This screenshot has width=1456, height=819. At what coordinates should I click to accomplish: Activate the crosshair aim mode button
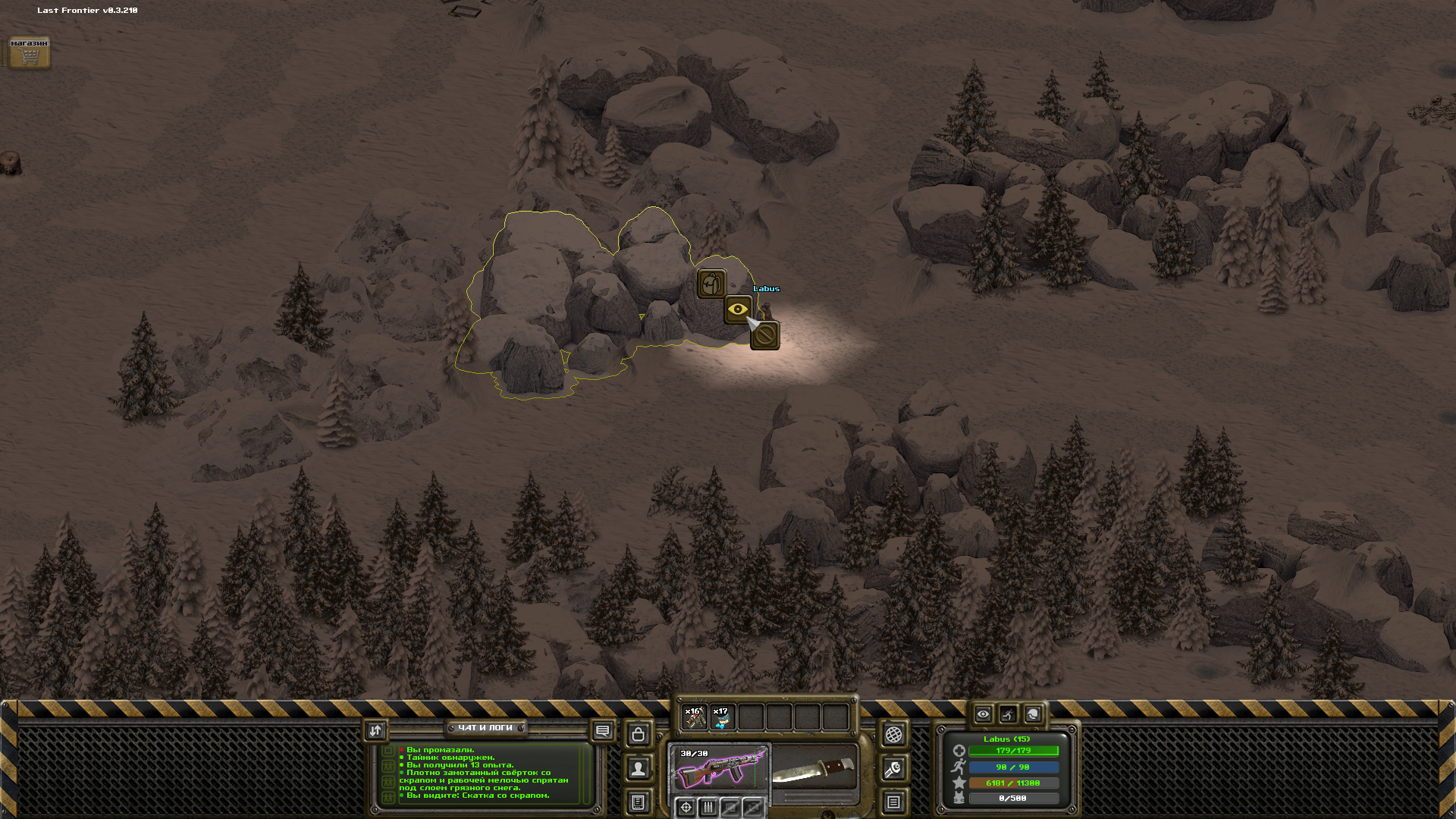pyautogui.click(x=686, y=808)
